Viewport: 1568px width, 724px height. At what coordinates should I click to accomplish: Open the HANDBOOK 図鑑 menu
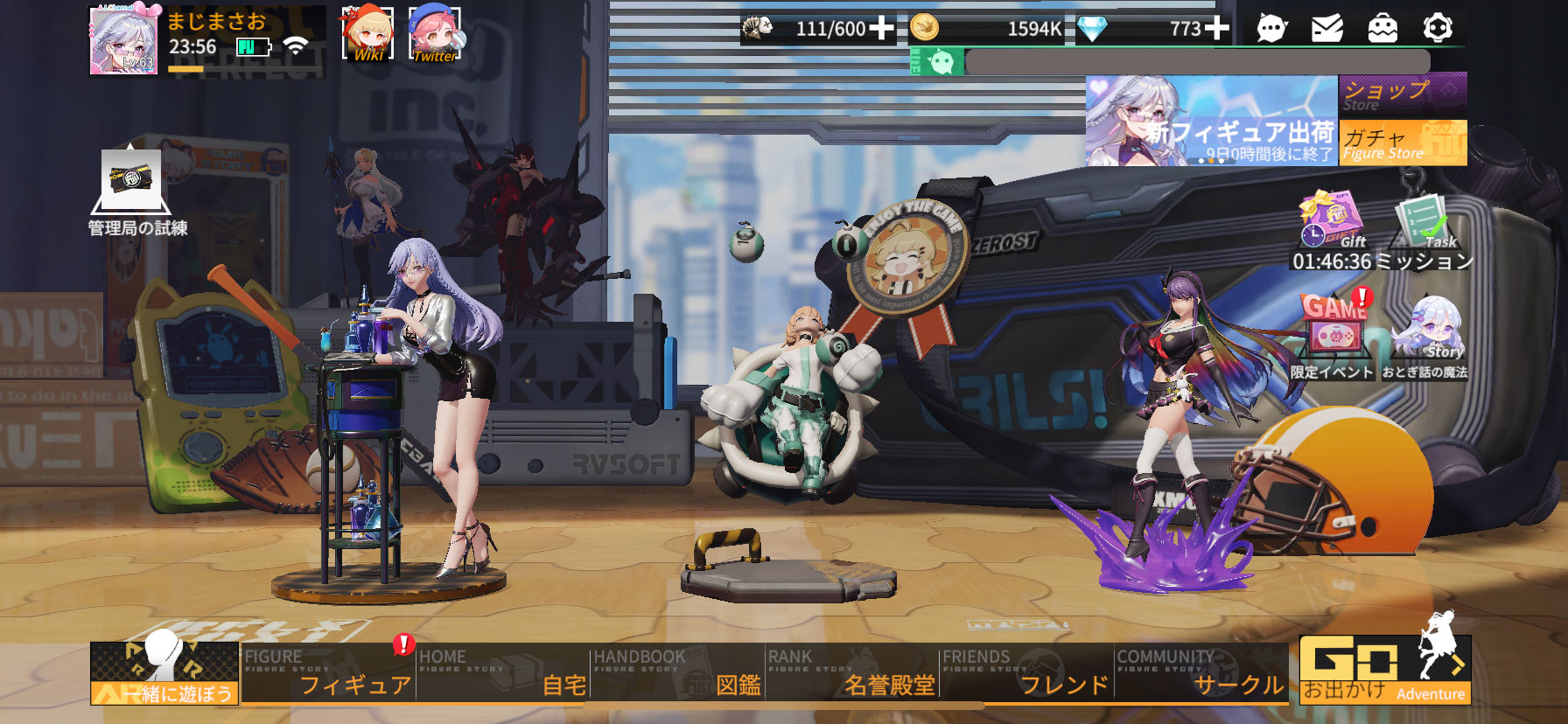click(677, 672)
